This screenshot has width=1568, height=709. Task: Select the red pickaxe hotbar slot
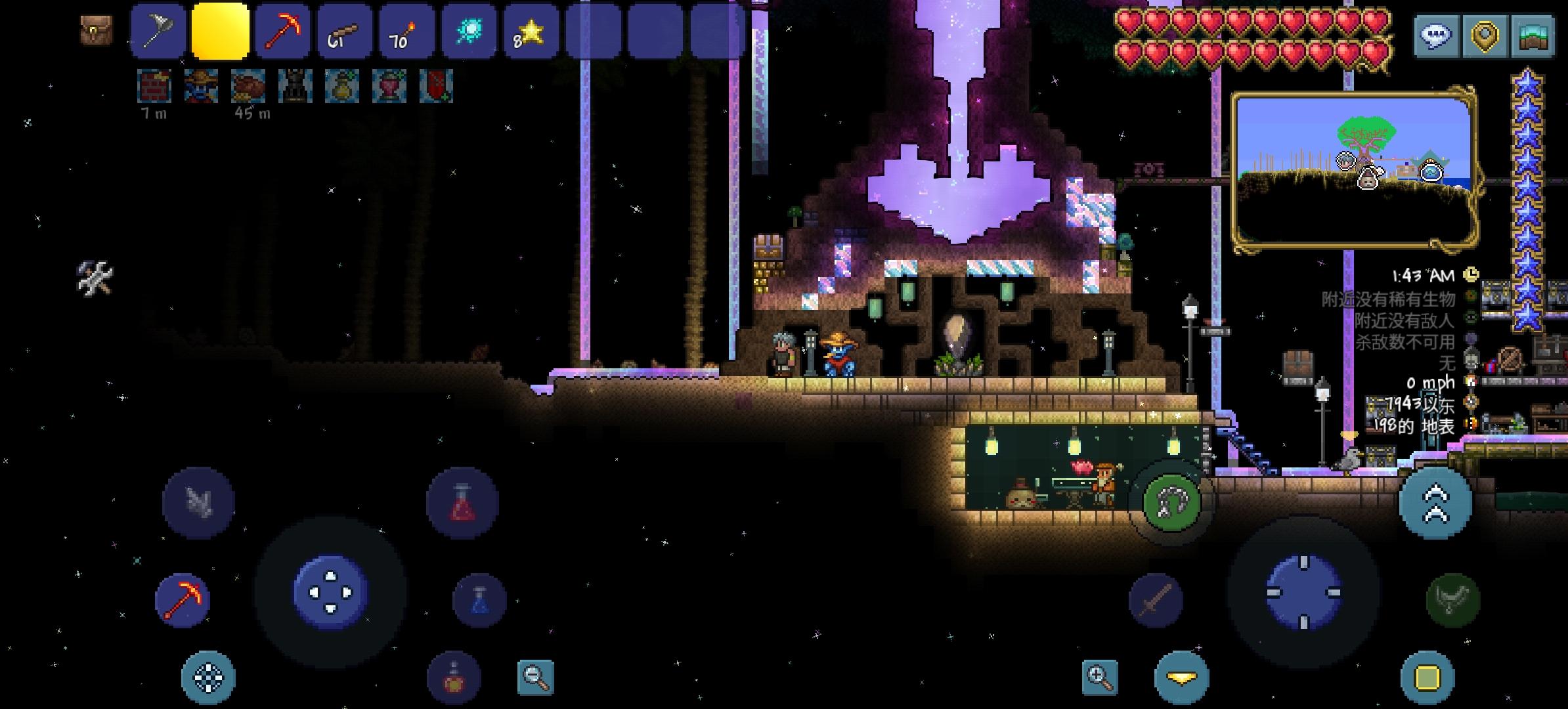pos(283,32)
